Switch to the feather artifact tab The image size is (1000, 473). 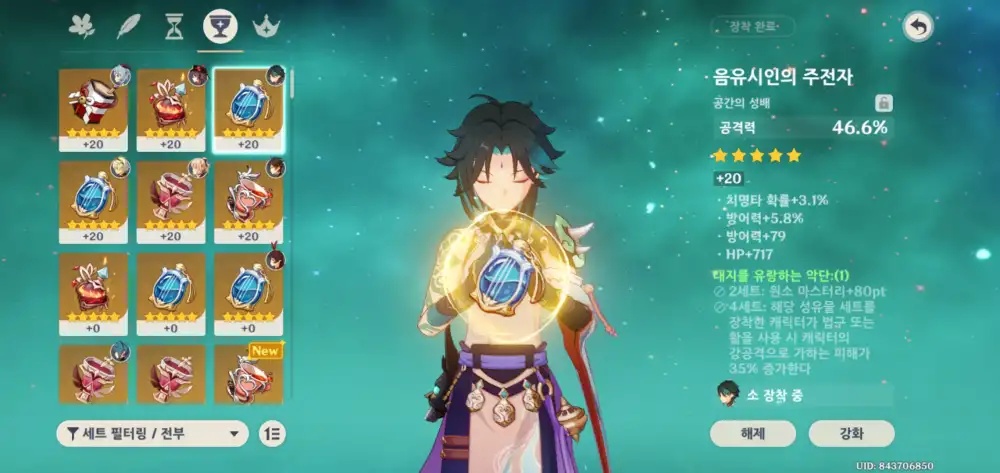[128, 27]
